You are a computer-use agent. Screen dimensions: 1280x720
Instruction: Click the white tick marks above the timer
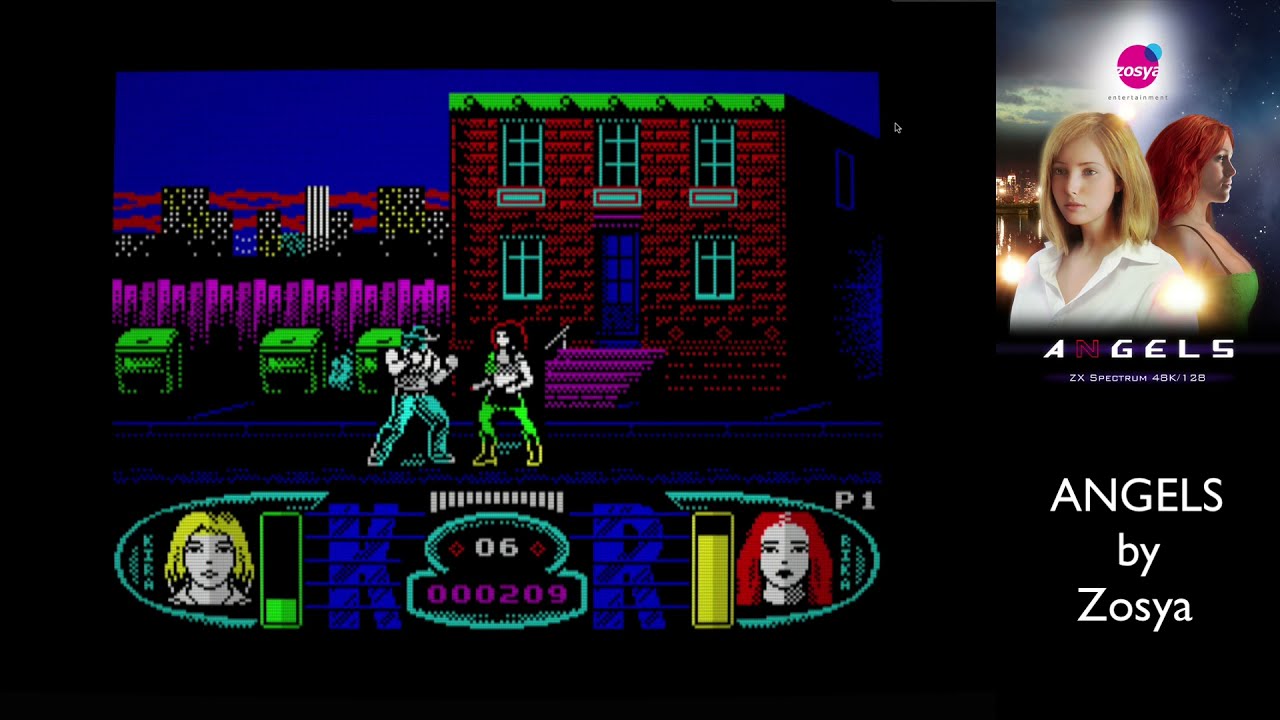tap(497, 502)
